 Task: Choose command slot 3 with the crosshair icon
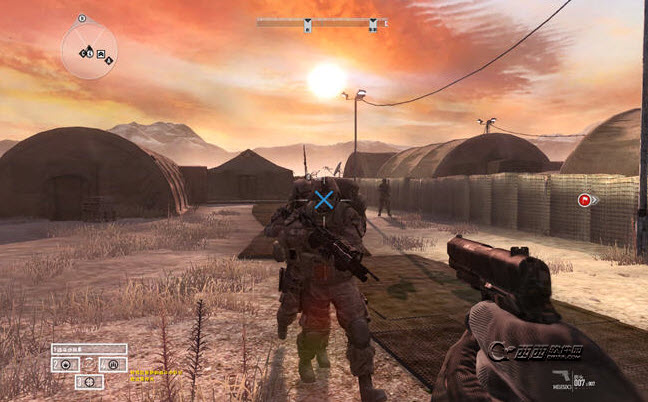coord(89,381)
